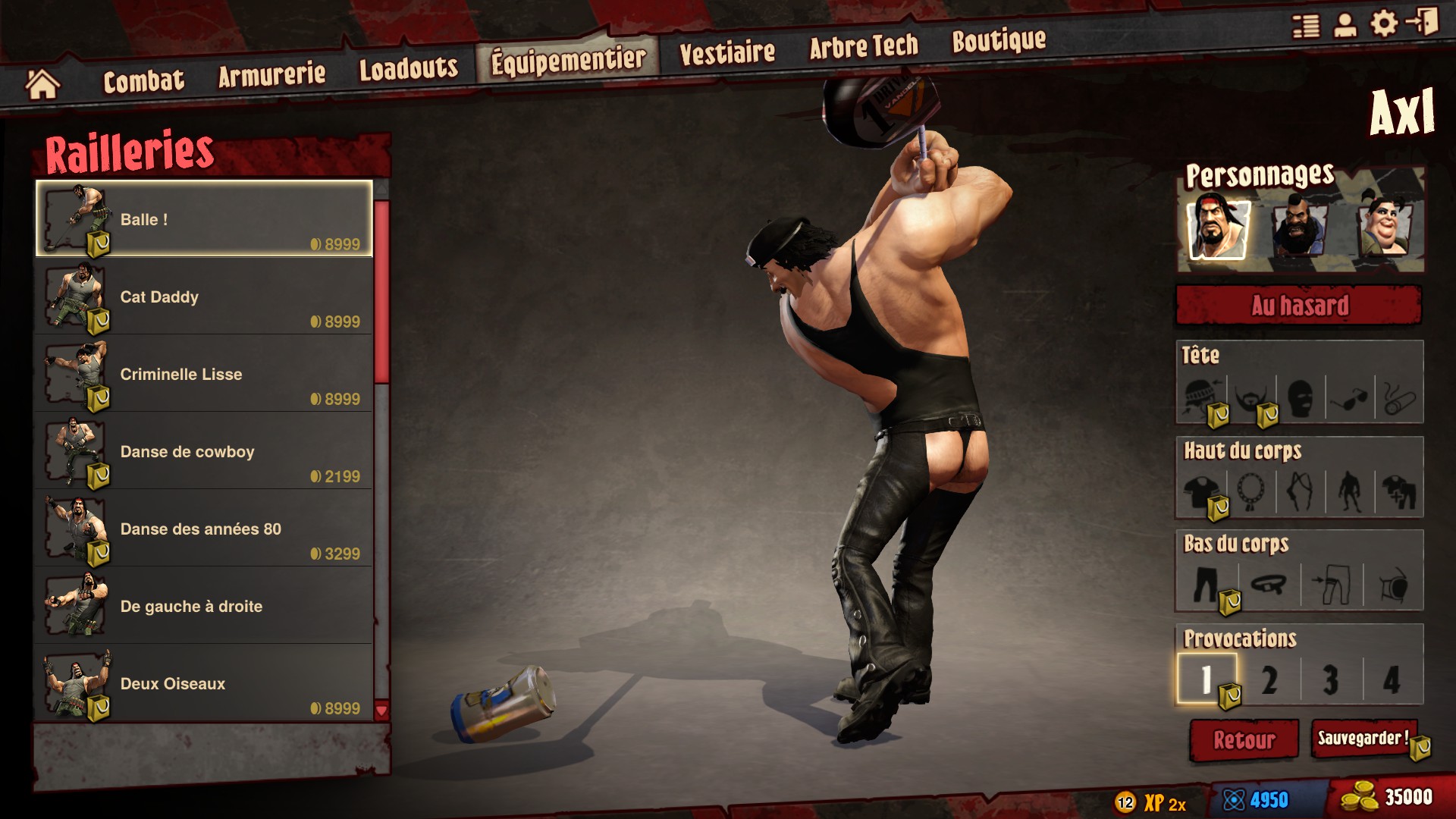Save with the Sauvegarder button
1456x819 pixels.
point(1363,739)
